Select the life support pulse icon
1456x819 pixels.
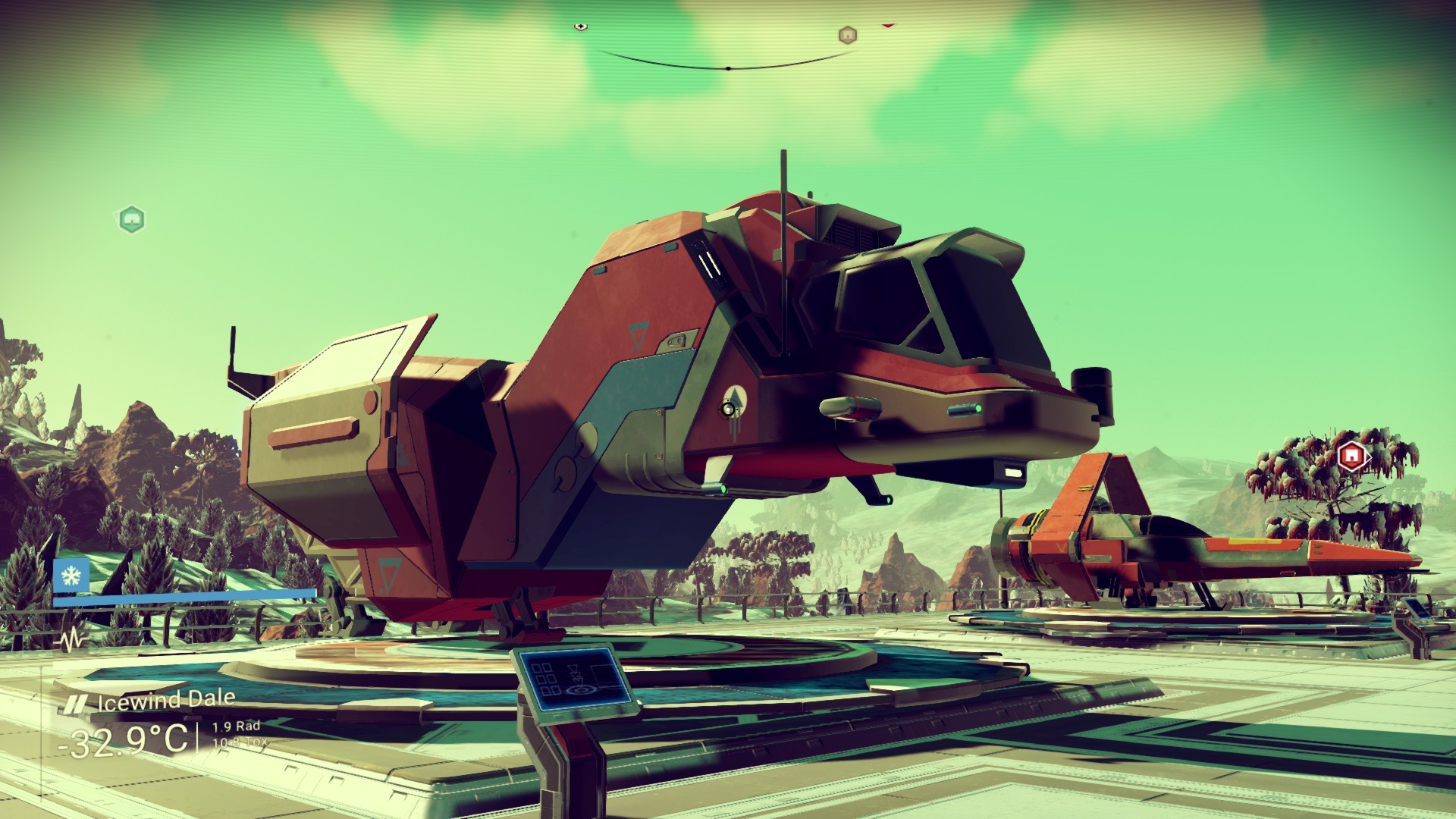coord(72,641)
